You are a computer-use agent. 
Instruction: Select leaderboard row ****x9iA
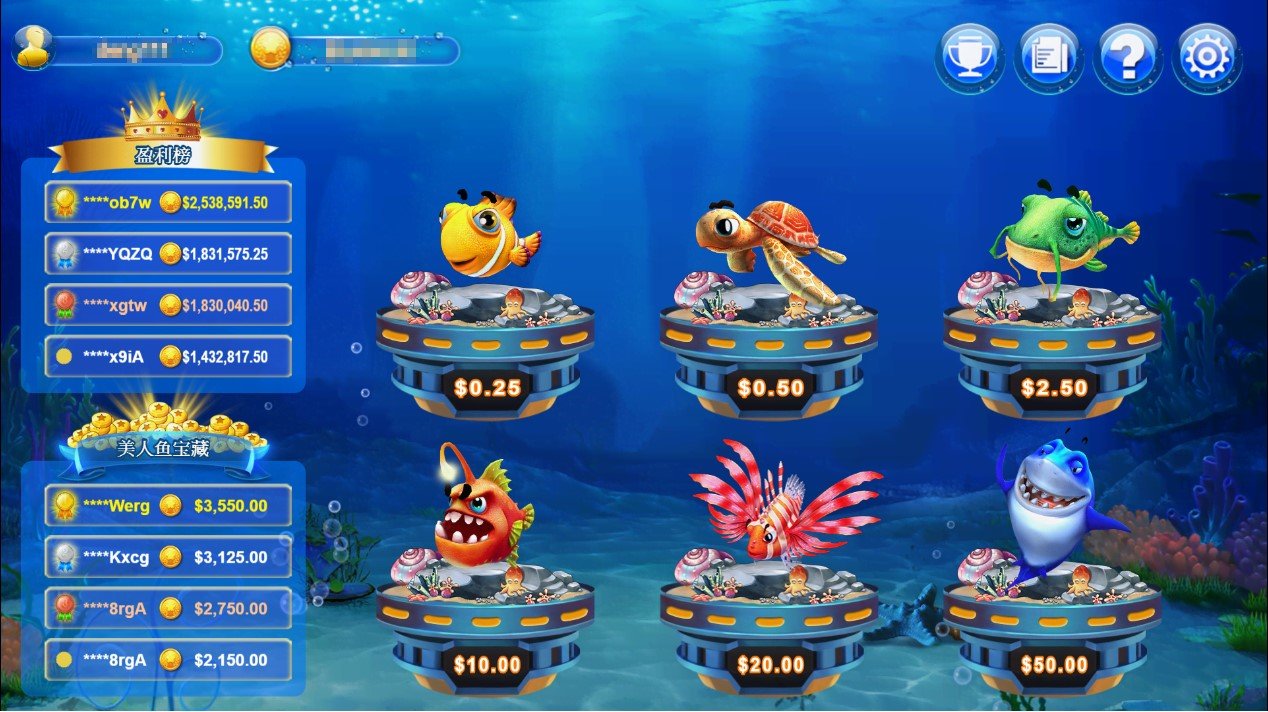168,356
